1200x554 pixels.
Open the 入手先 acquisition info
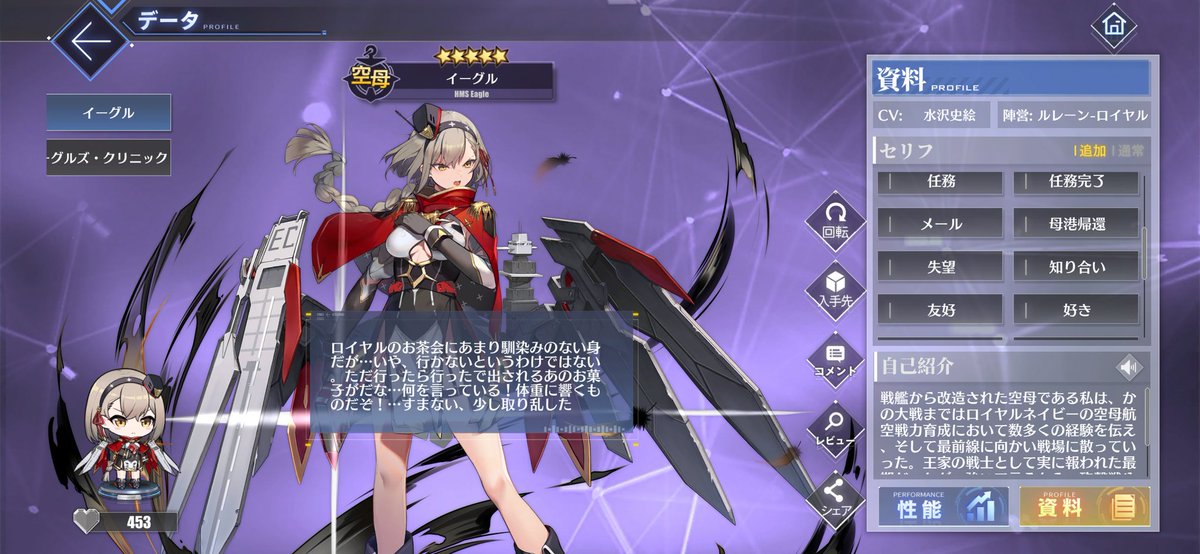click(834, 289)
